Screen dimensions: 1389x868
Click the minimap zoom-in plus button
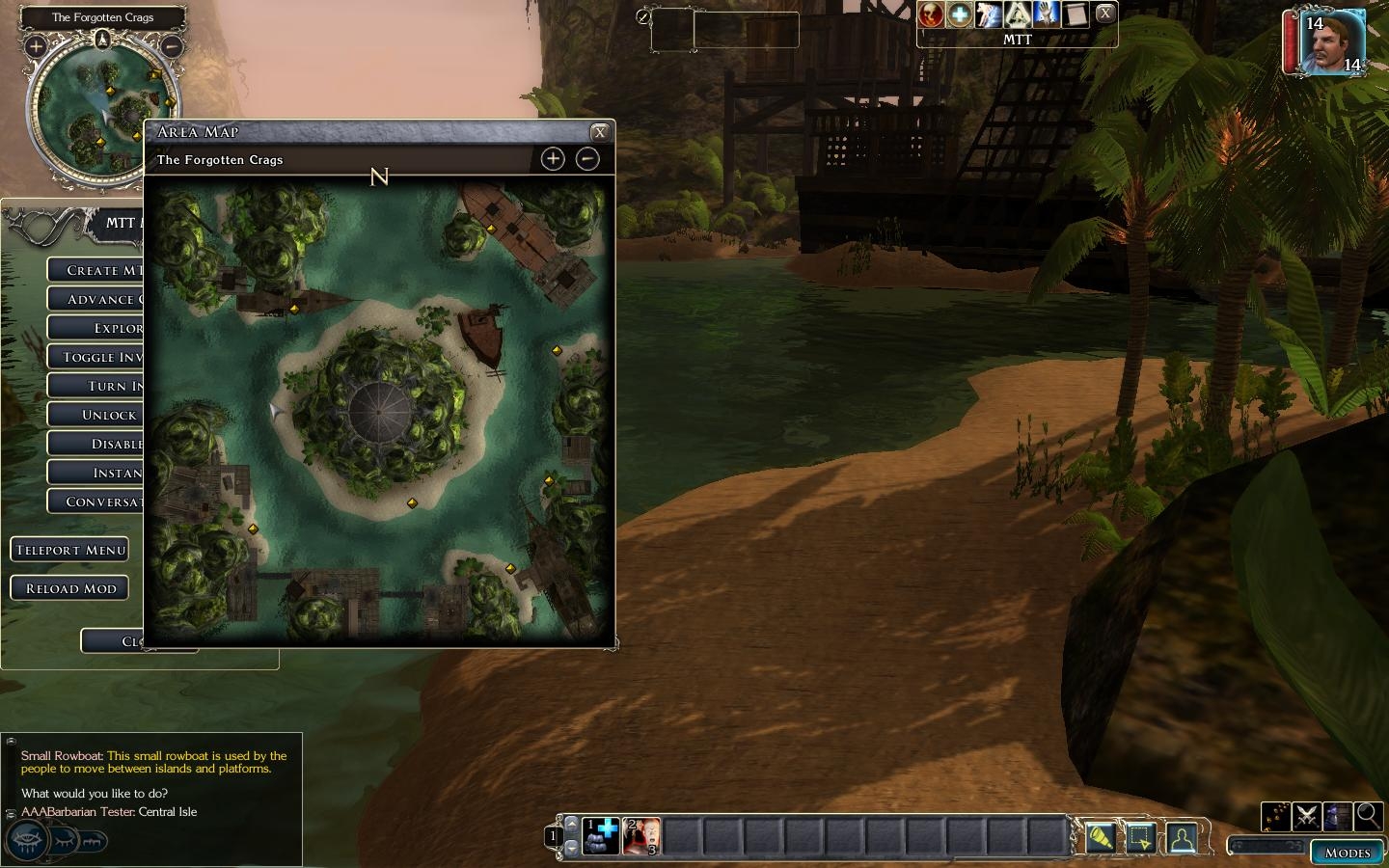coord(36,45)
